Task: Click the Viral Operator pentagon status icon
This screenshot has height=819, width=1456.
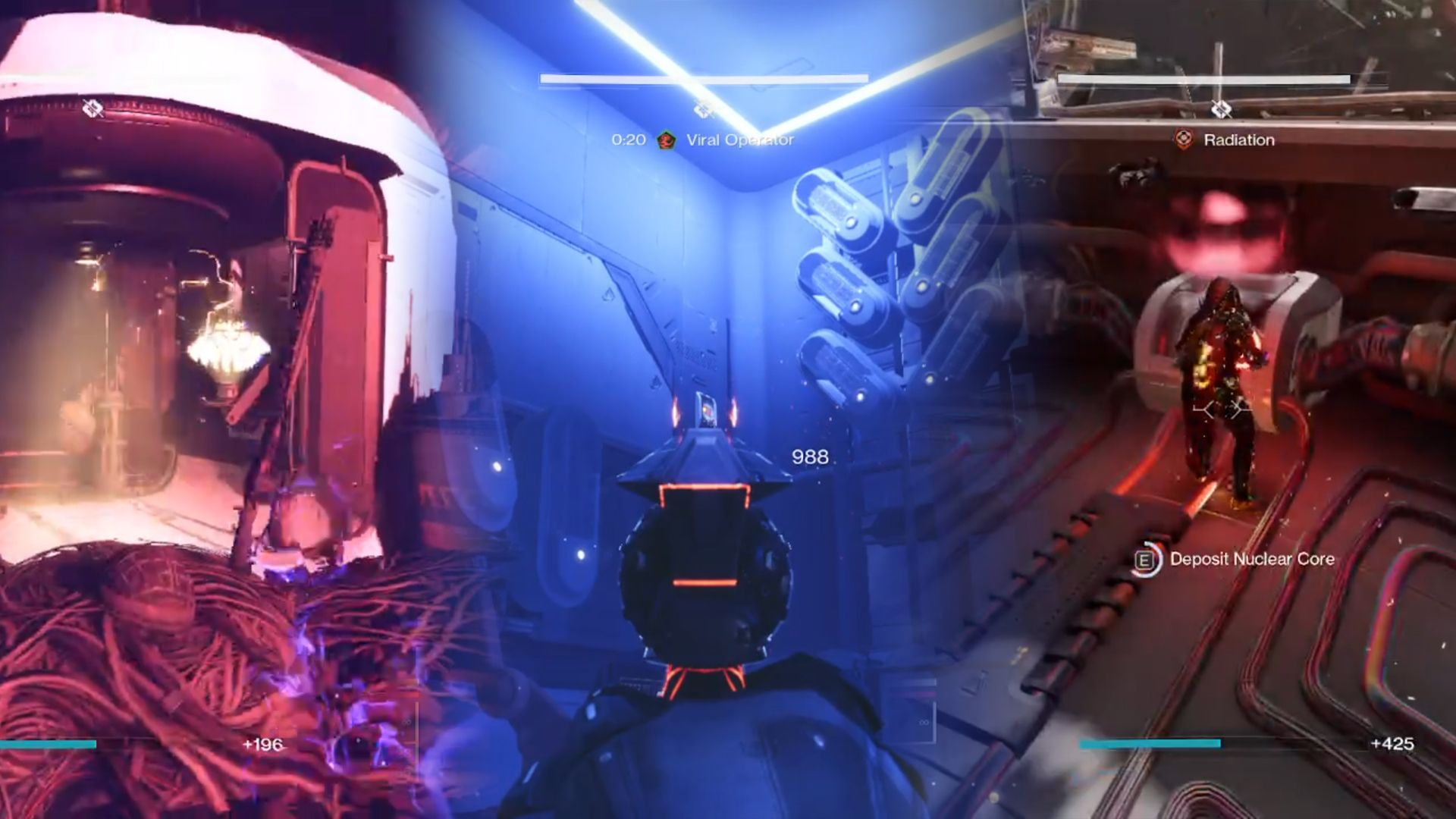Action: 666,140
